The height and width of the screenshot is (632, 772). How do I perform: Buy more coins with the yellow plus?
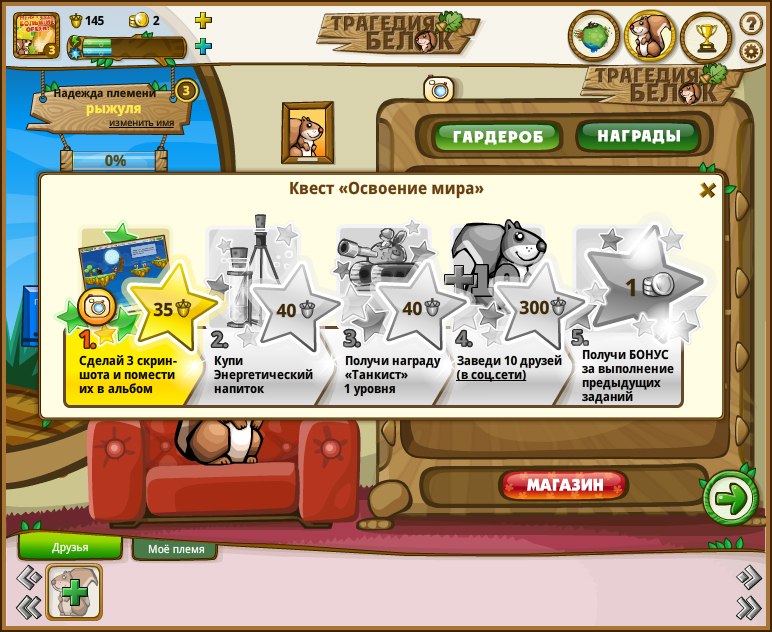point(203,20)
